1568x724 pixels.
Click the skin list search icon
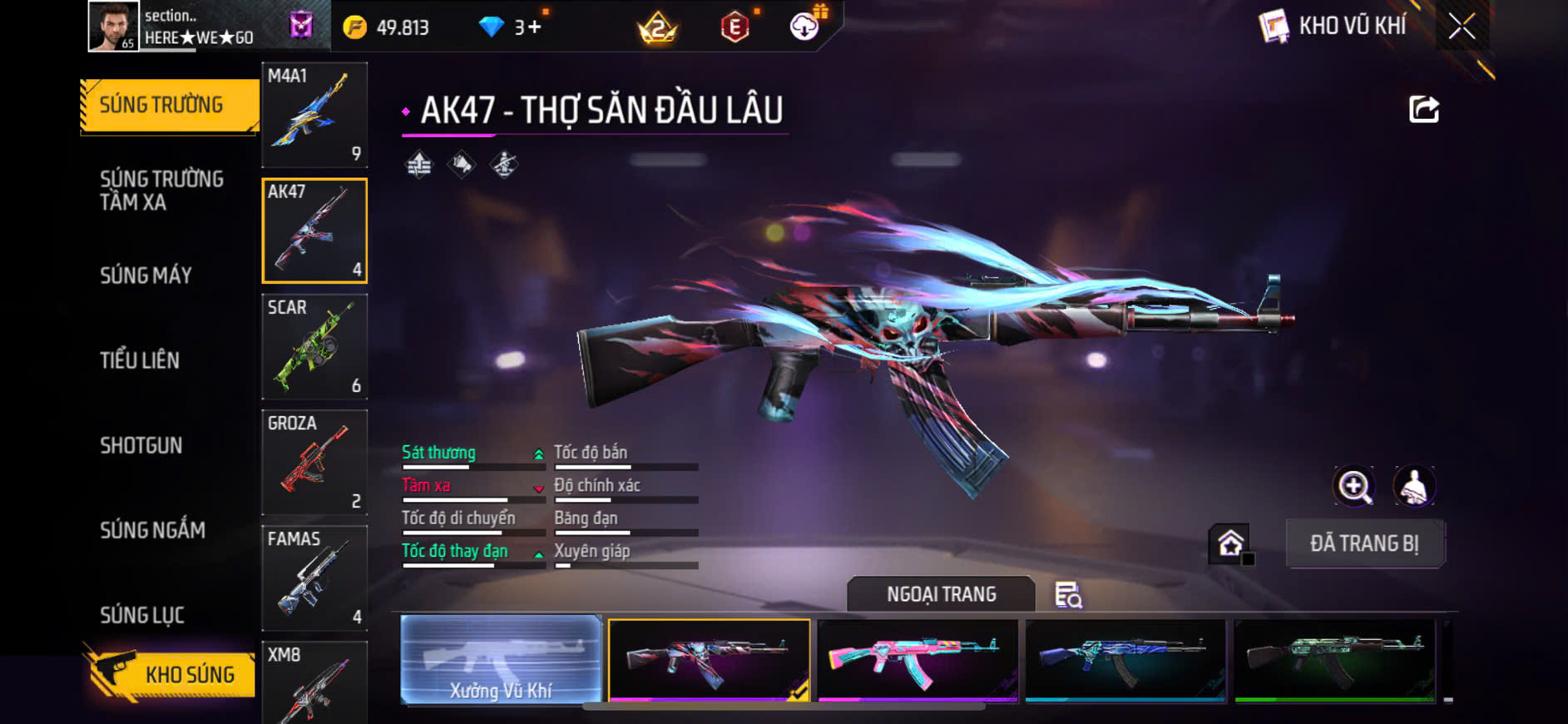pyautogui.click(x=1068, y=595)
